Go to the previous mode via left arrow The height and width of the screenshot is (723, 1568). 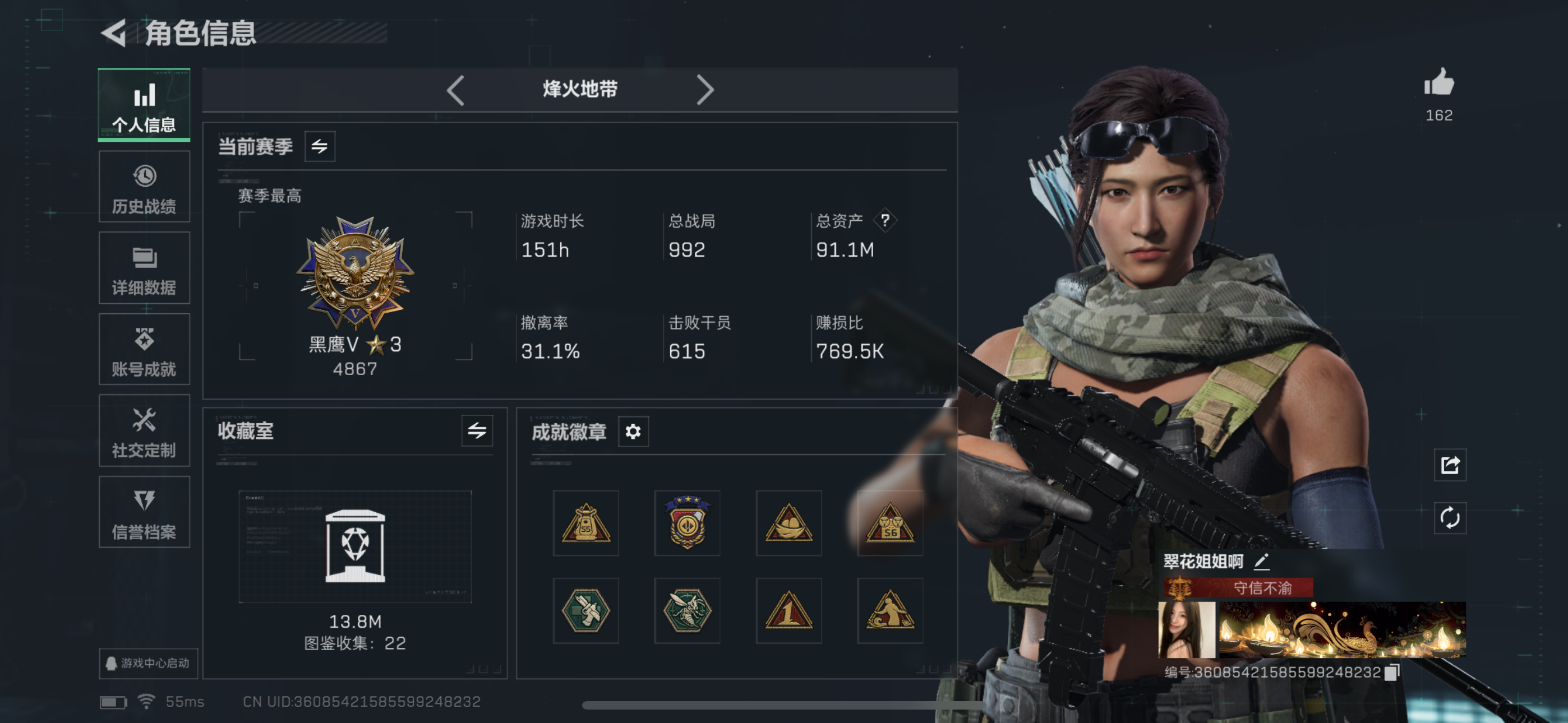pyautogui.click(x=456, y=90)
